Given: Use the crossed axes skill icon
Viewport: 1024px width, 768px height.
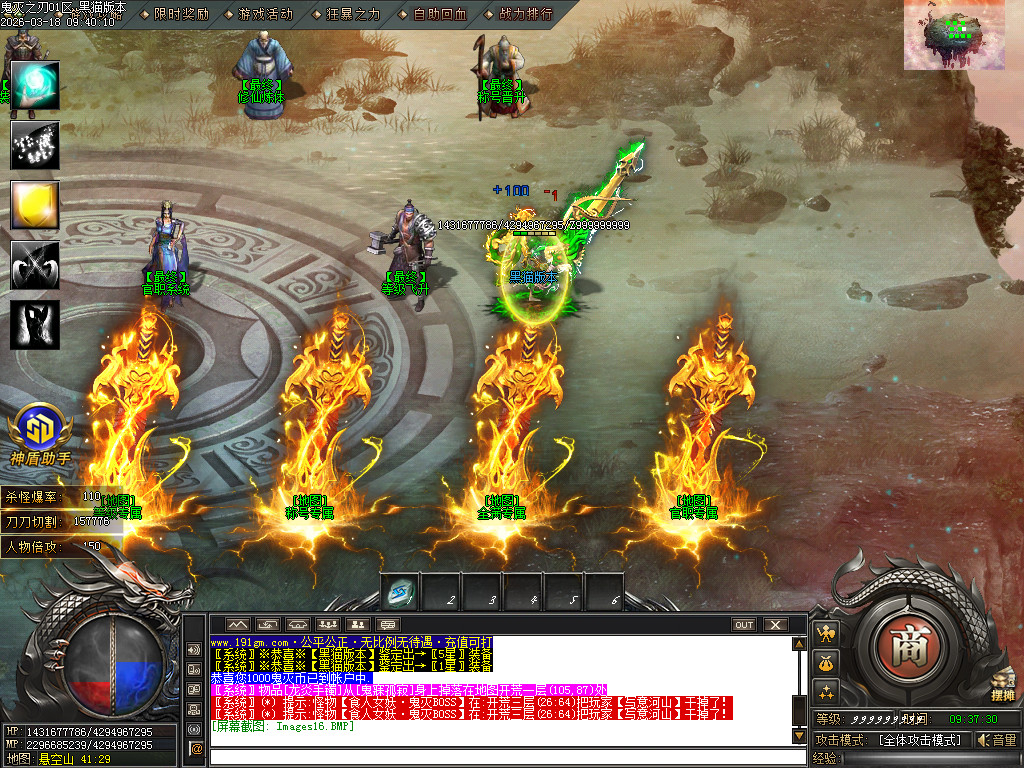Looking at the screenshot, I should pyautogui.click(x=35, y=265).
